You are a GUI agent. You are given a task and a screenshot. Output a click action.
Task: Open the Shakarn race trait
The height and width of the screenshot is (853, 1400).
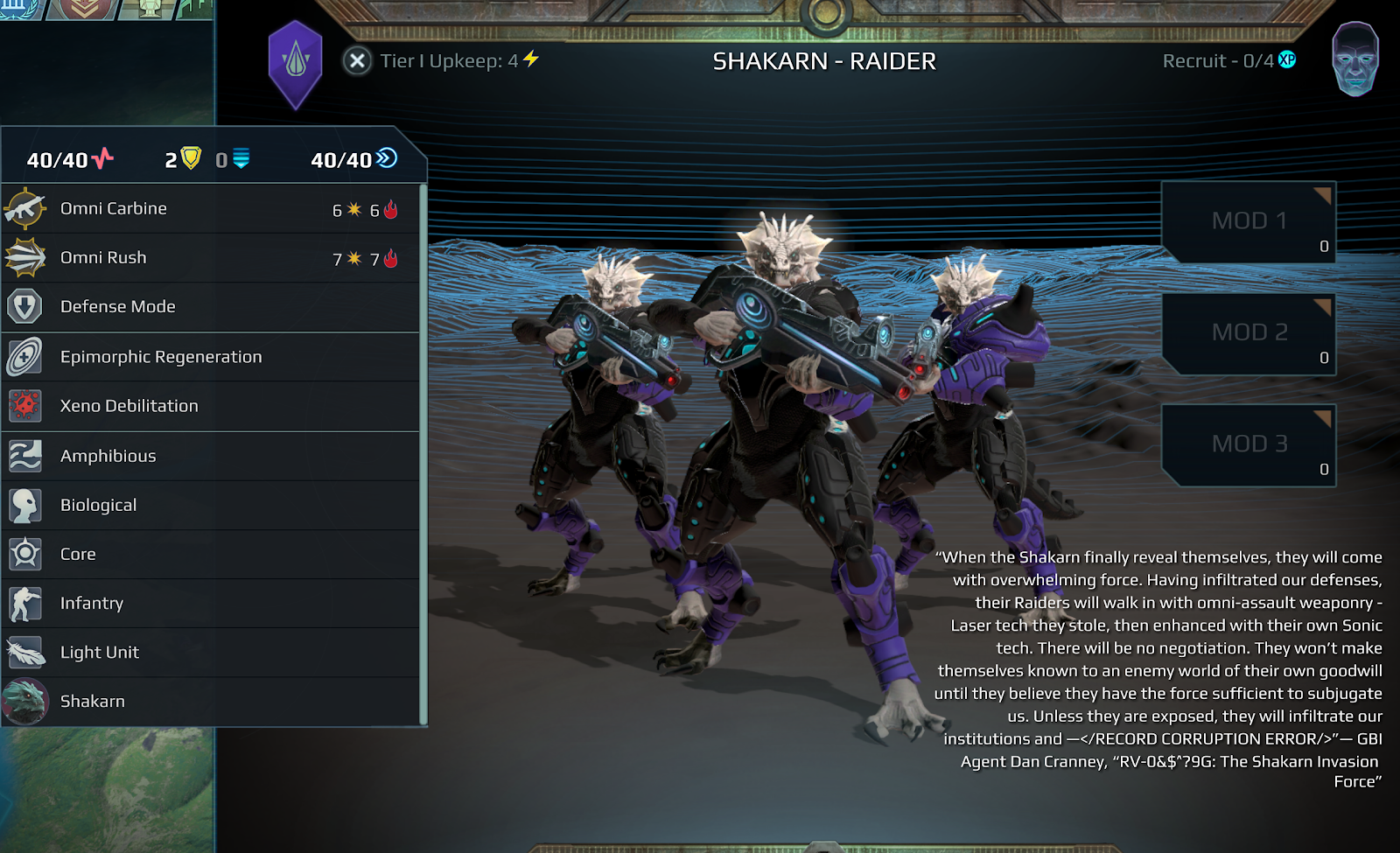(x=210, y=701)
